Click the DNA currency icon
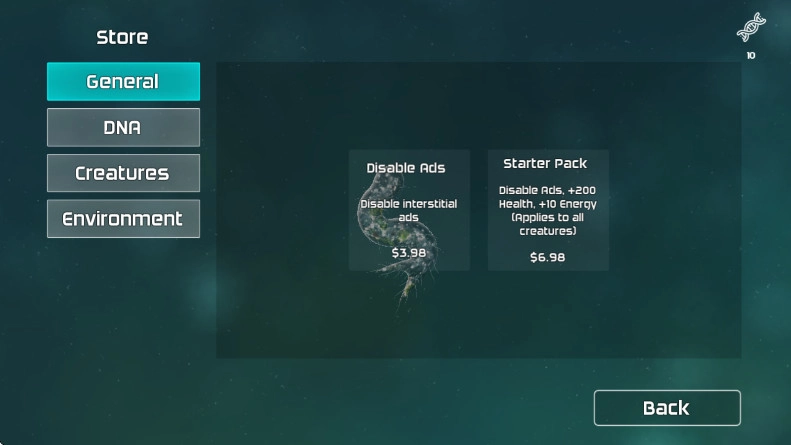 point(751,27)
